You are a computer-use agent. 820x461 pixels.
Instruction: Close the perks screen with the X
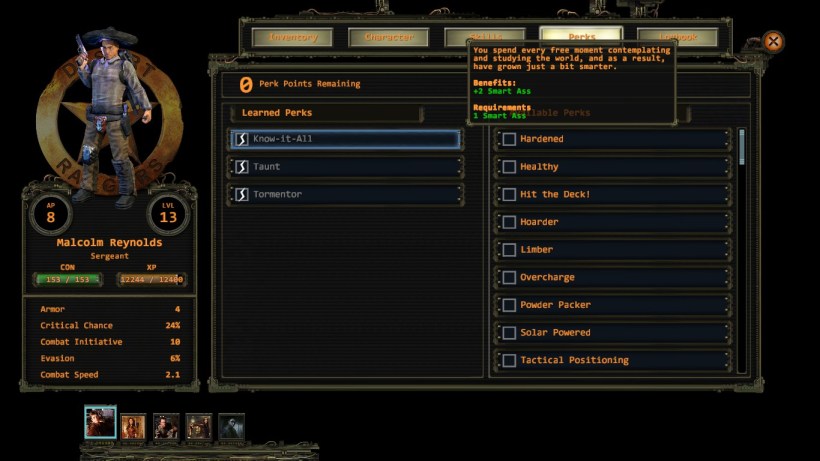[x=773, y=42]
